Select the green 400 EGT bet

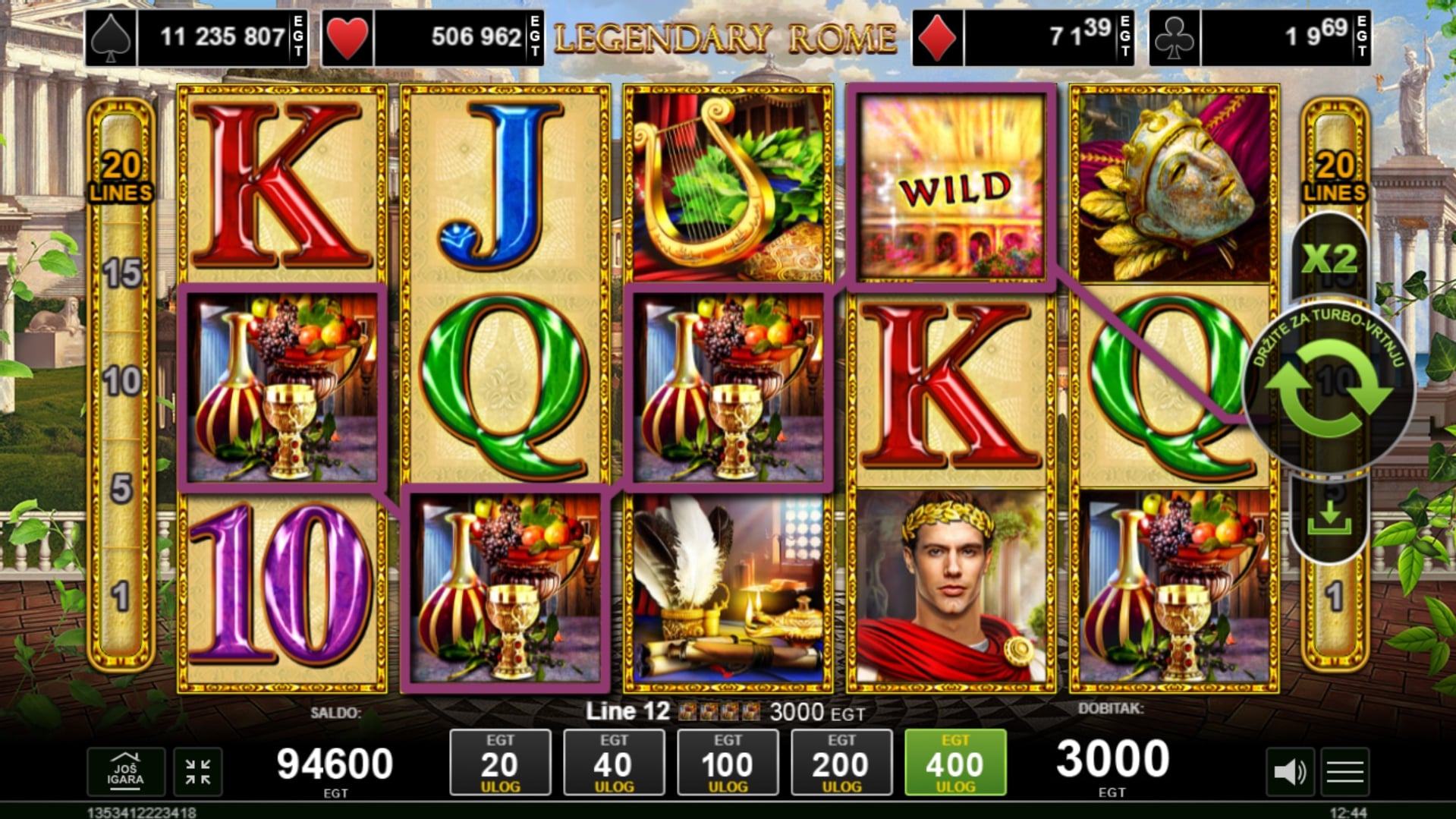coord(955,762)
